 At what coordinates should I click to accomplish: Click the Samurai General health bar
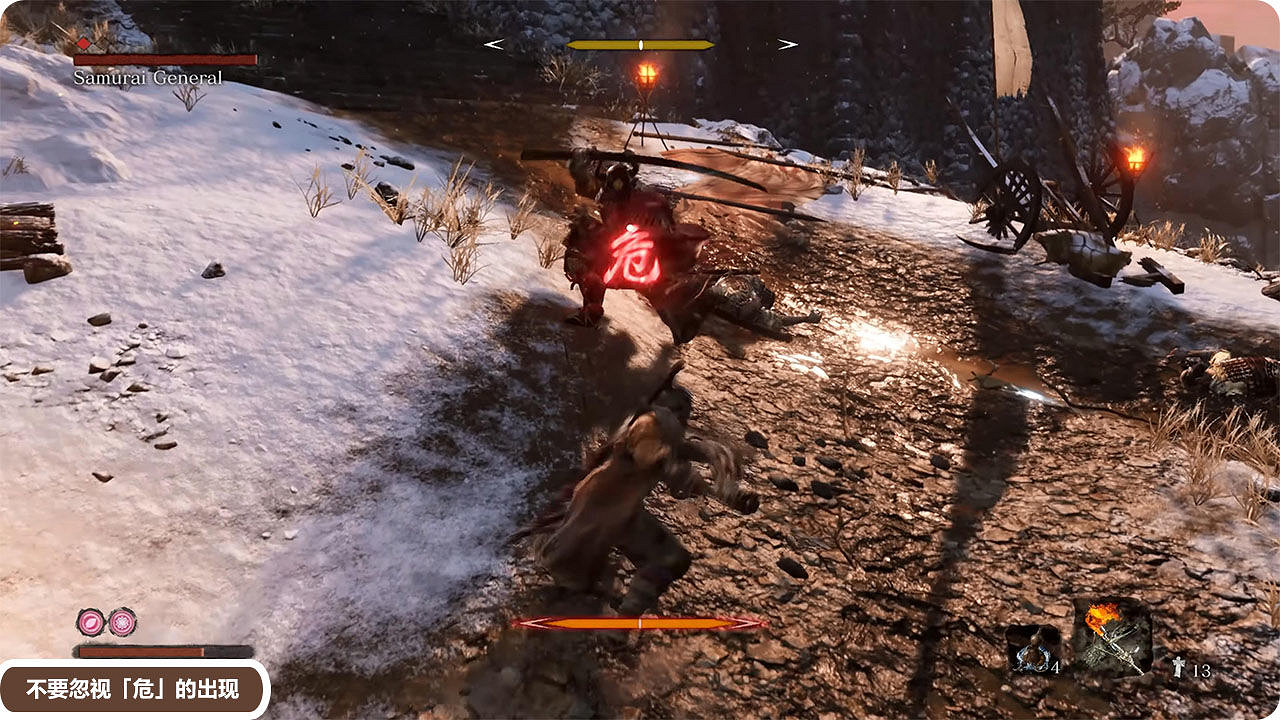point(165,60)
